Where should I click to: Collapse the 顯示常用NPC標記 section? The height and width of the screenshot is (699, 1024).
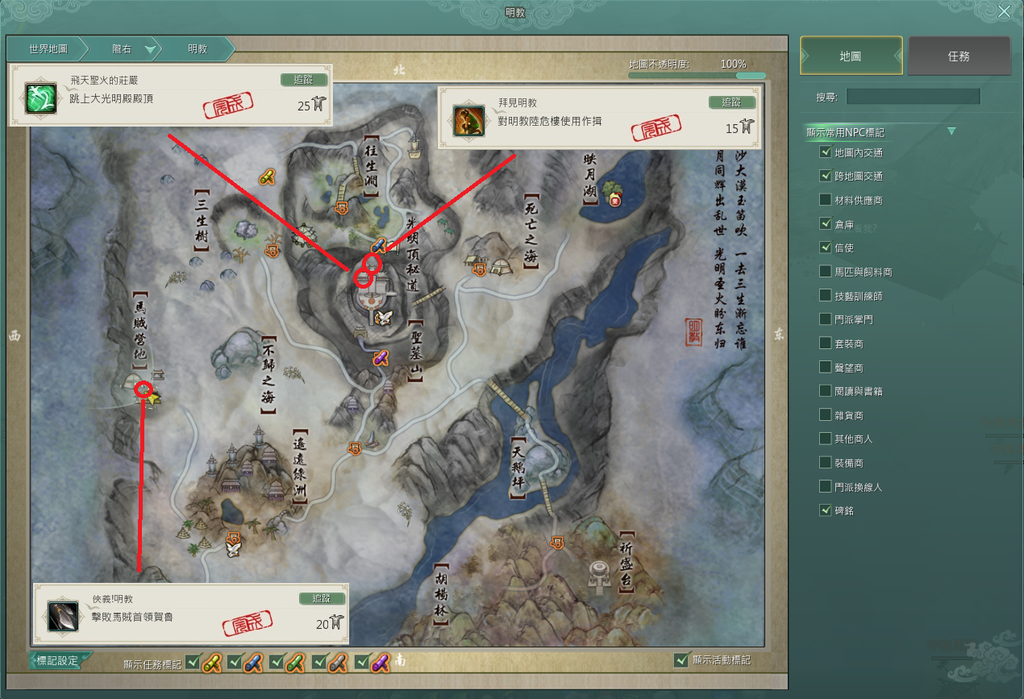pyautogui.click(x=951, y=131)
